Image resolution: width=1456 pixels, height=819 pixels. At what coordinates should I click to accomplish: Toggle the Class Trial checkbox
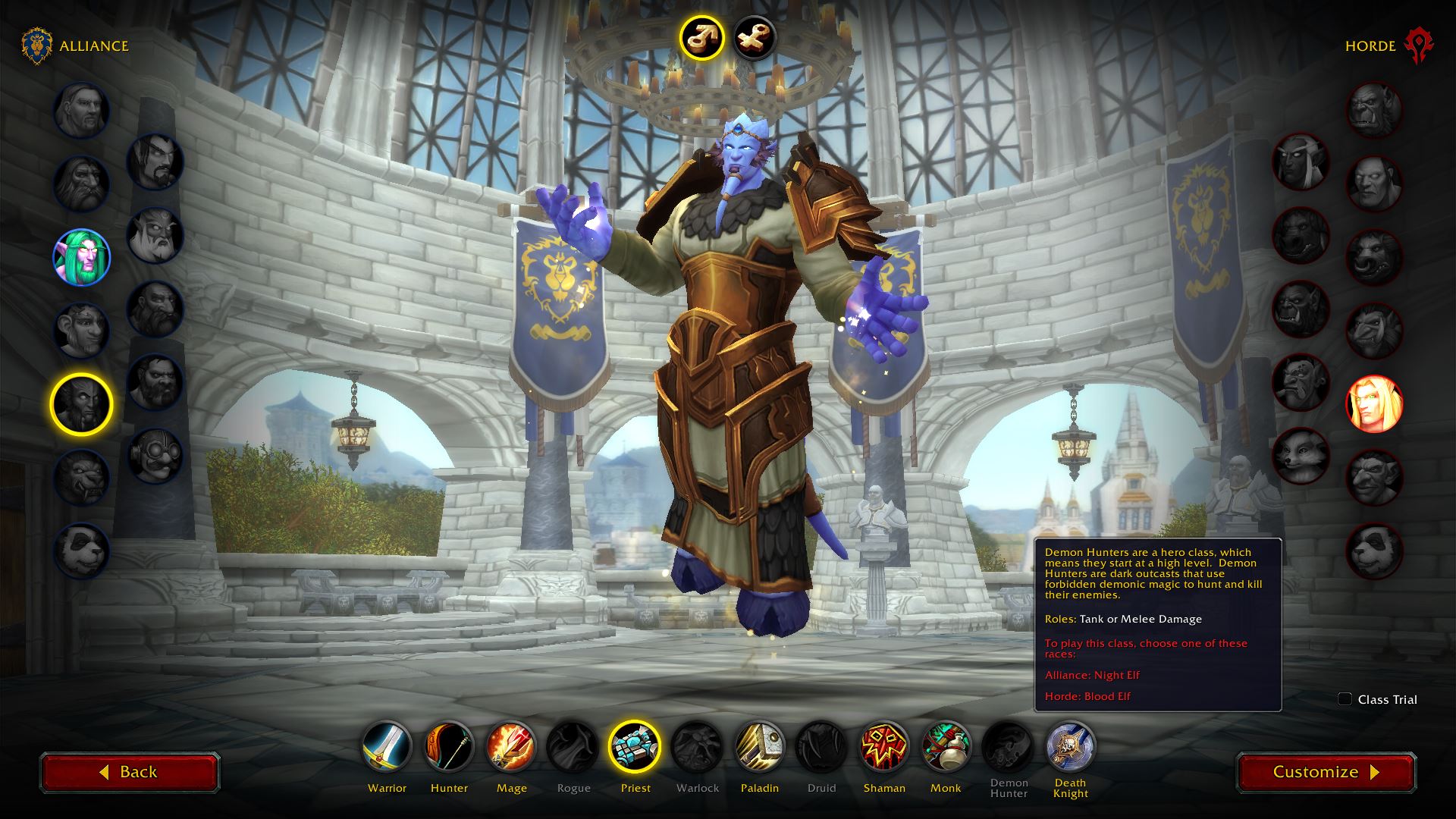[x=1345, y=699]
